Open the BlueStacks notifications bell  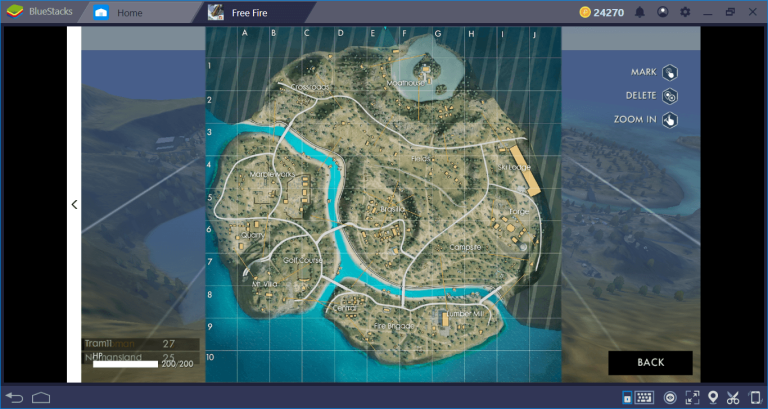640,13
